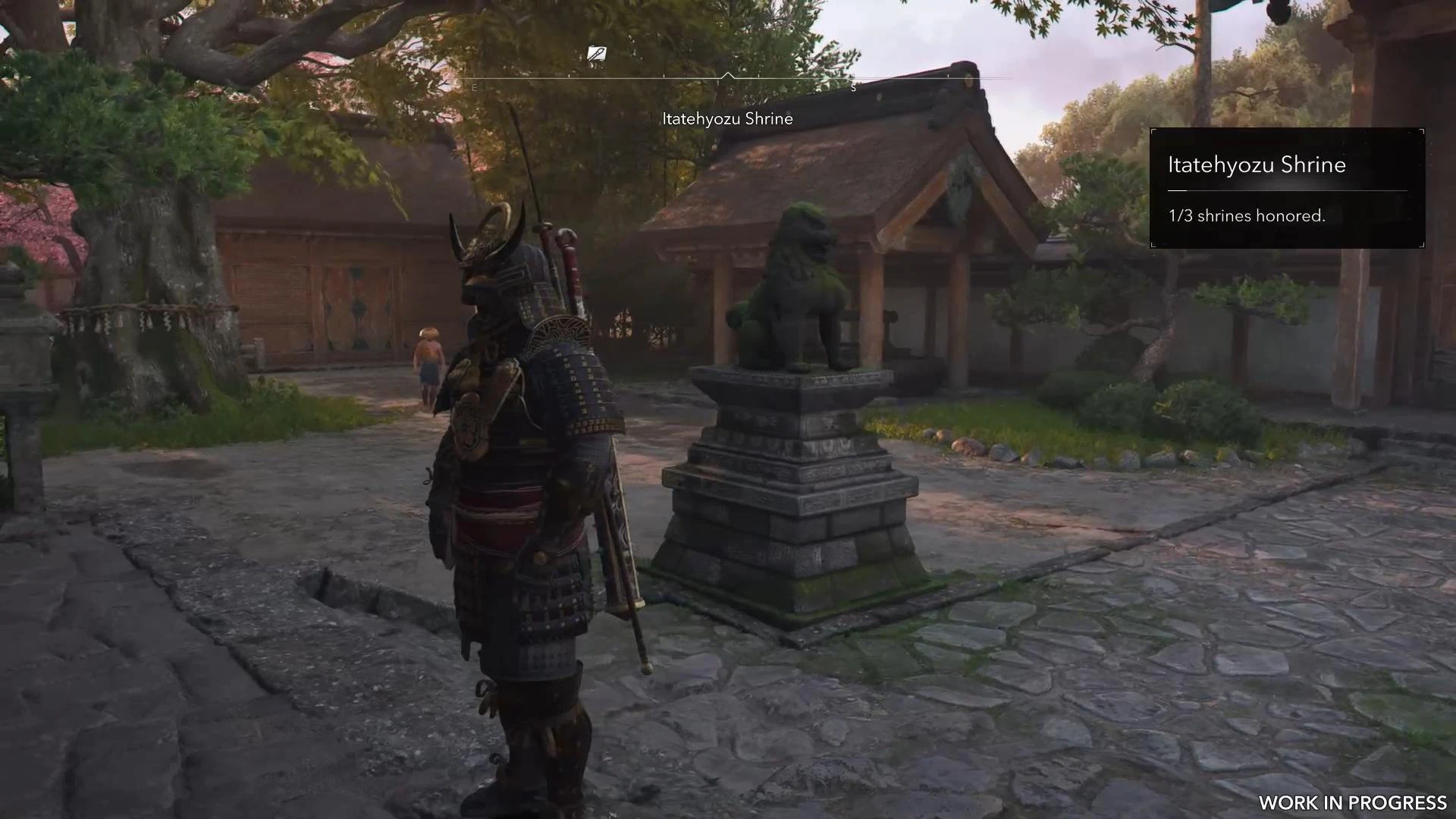Click the objective pointer below the compass
Screen dimensions: 1456x819
[x=728, y=78]
